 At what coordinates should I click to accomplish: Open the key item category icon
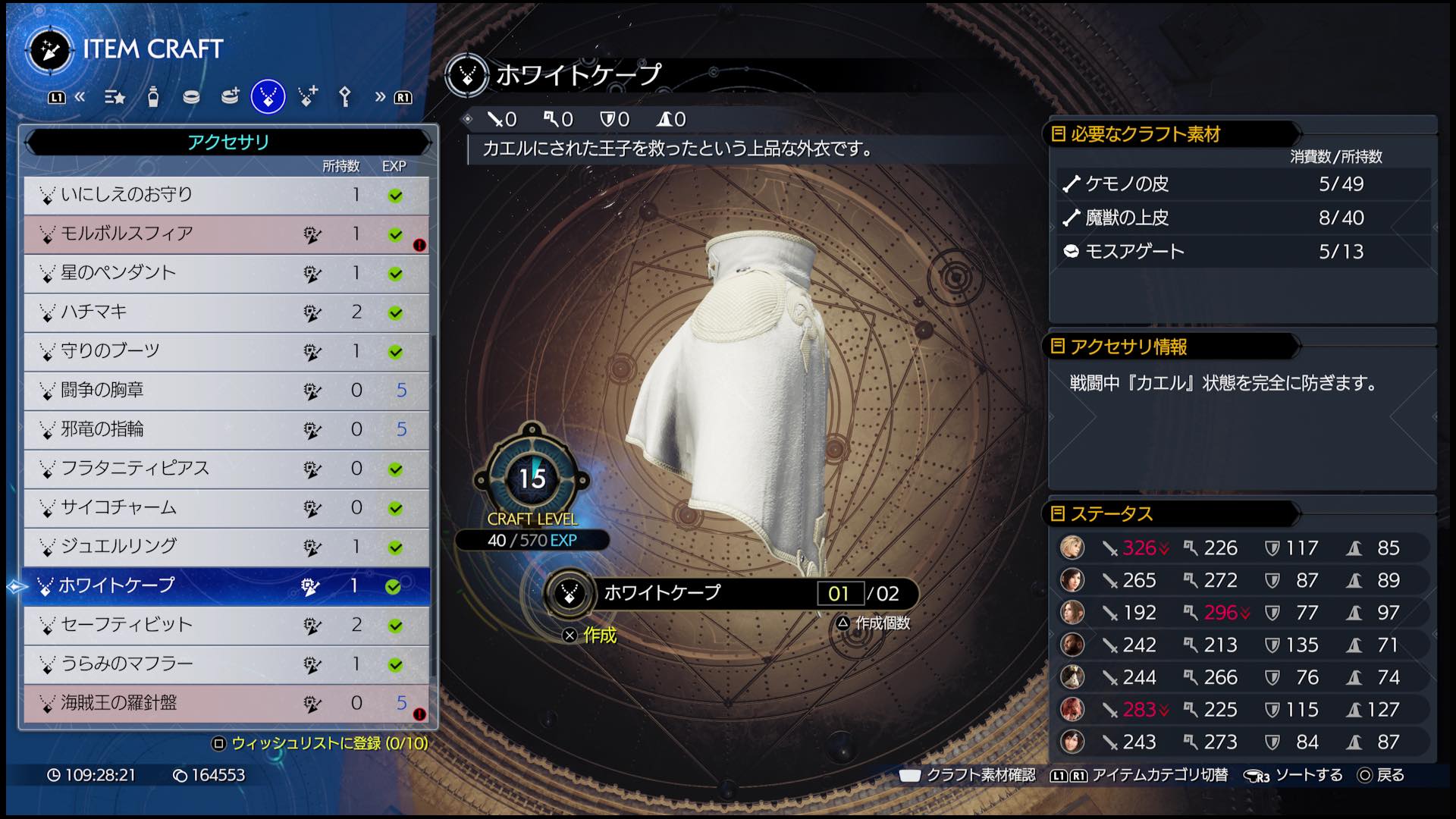[345, 97]
